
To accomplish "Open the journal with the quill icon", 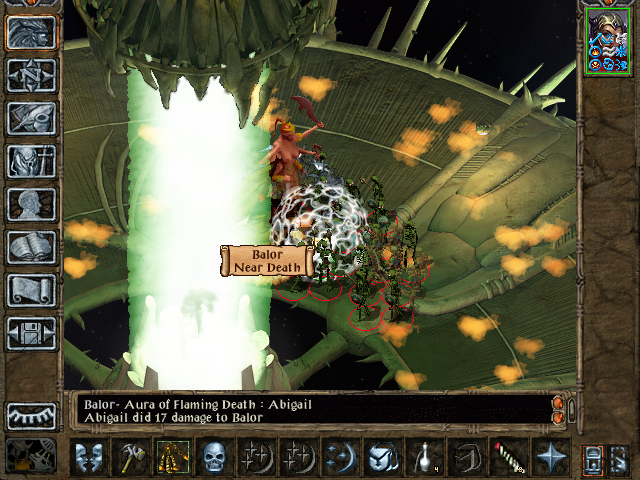I will coord(31,118).
